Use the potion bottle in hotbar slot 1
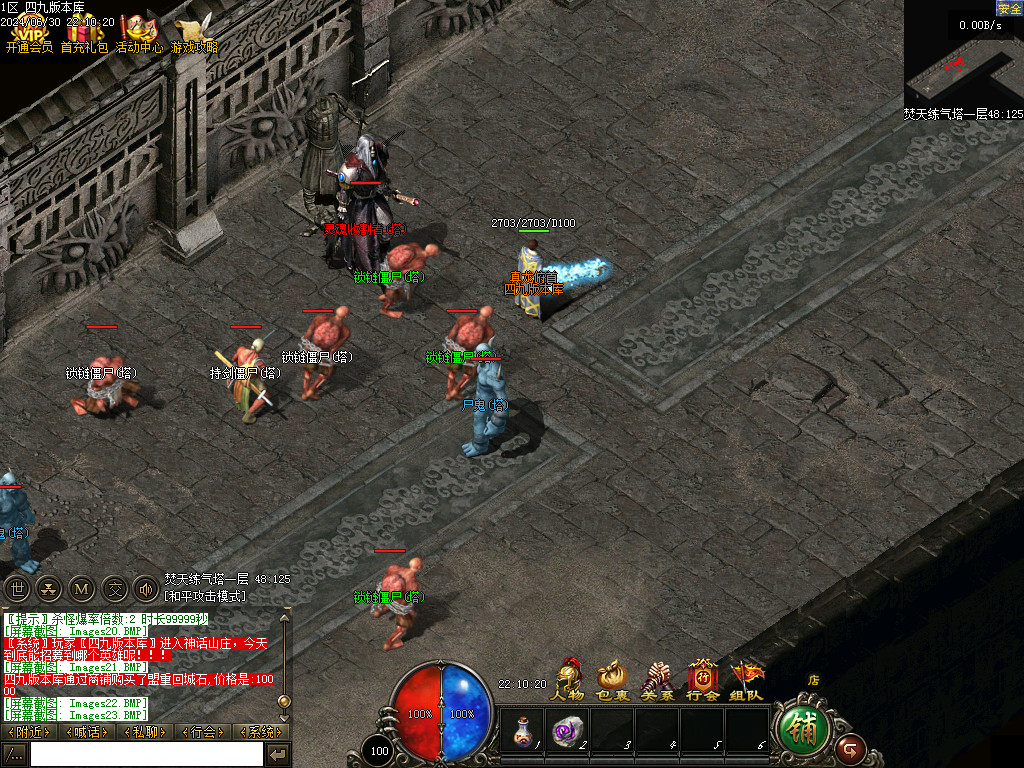This screenshot has height=768, width=1024. (x=521, y=729)
